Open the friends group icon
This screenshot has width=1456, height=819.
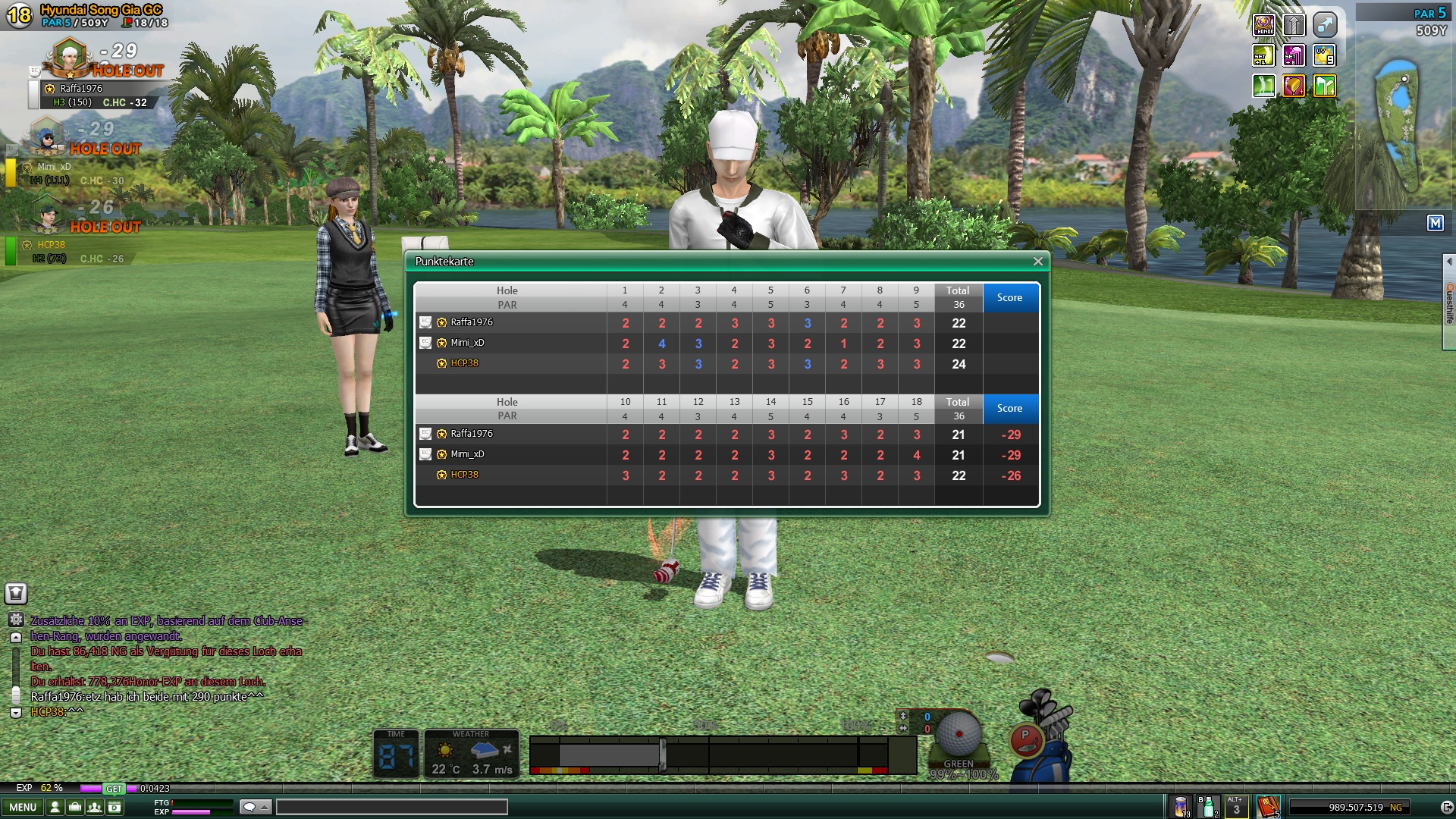pyautogui.click(x=95, y=807)
